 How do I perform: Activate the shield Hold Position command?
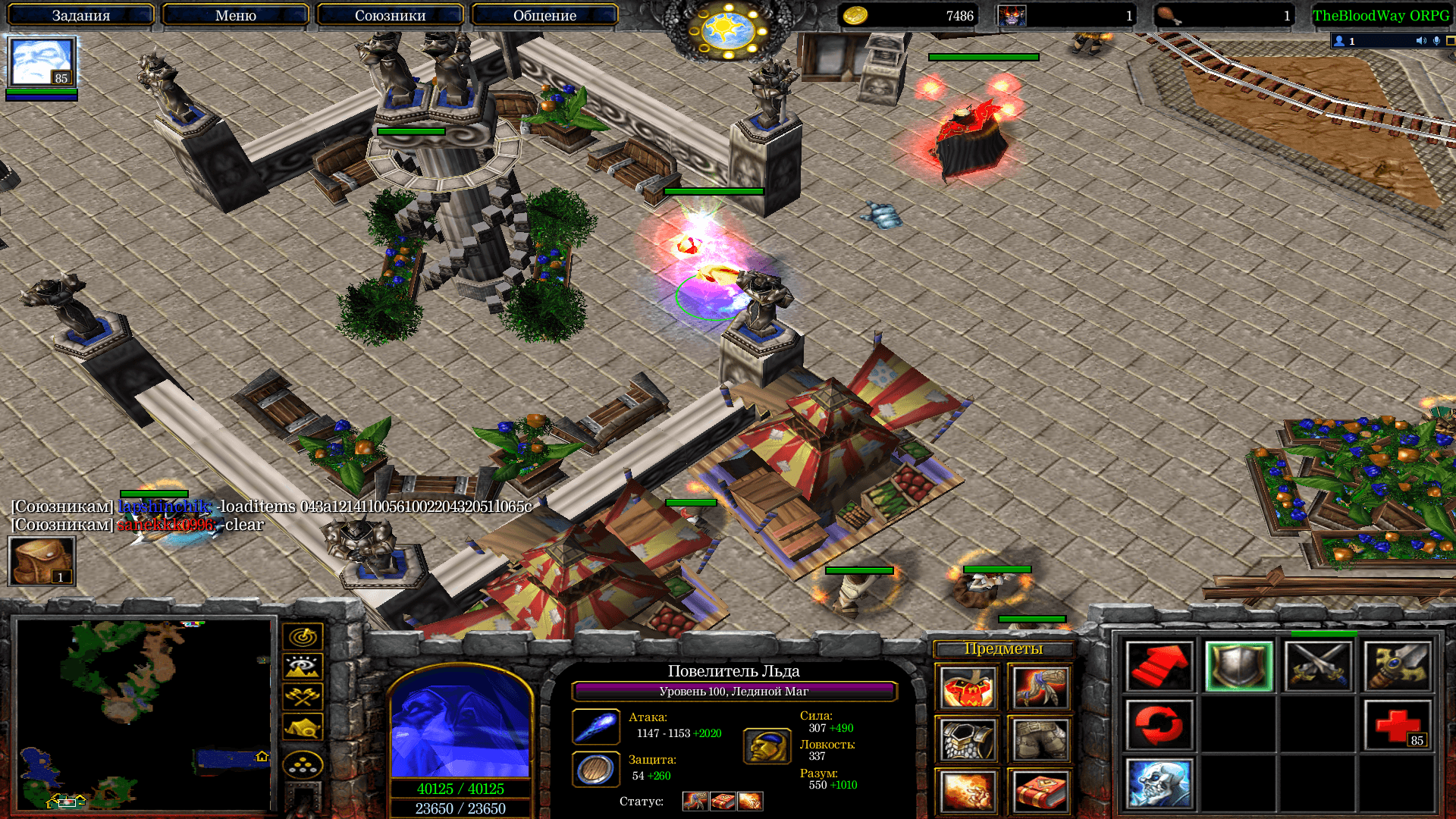point(1238,667)
